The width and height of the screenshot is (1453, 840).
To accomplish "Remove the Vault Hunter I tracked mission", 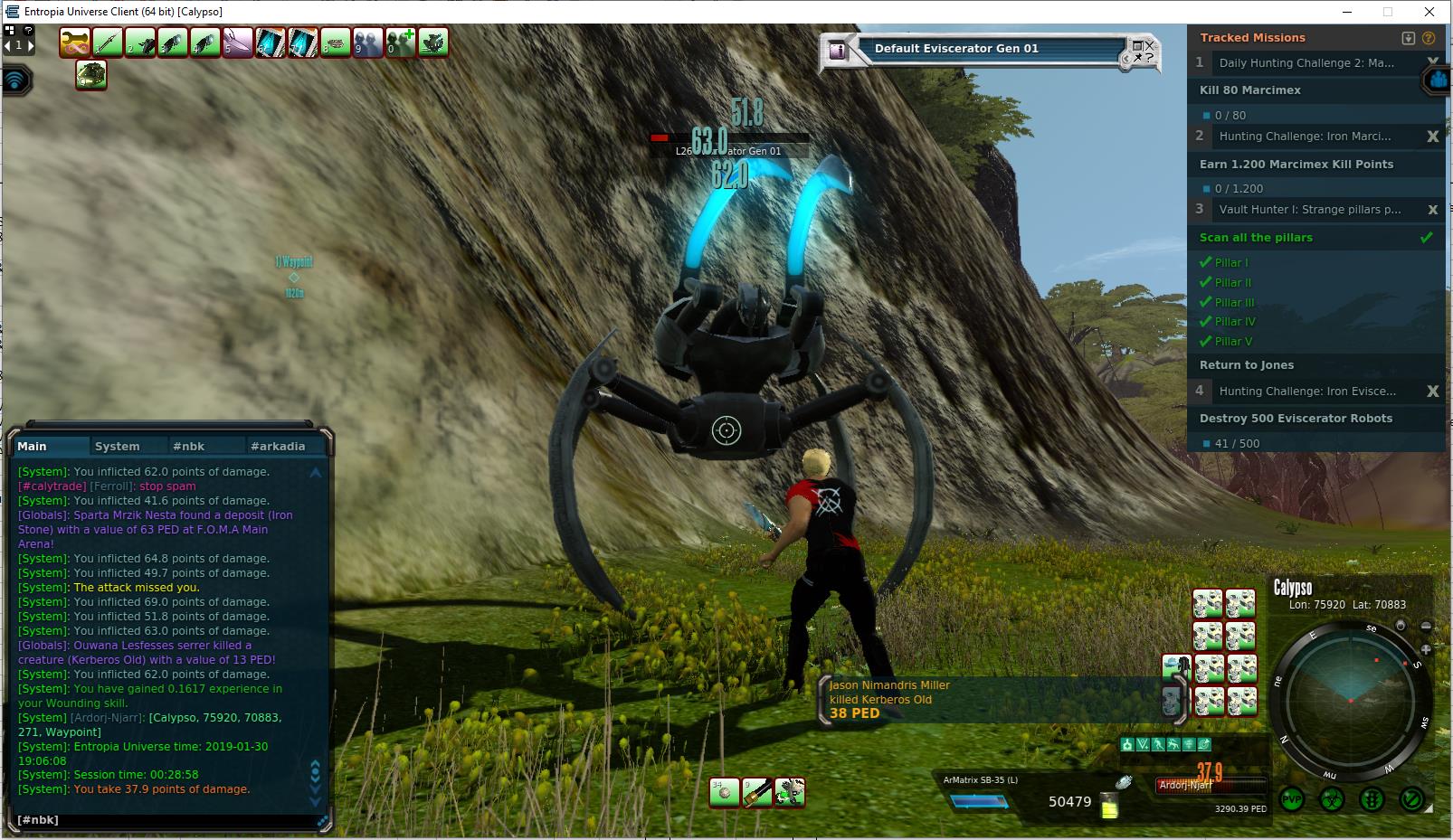I will point(1432,210).
